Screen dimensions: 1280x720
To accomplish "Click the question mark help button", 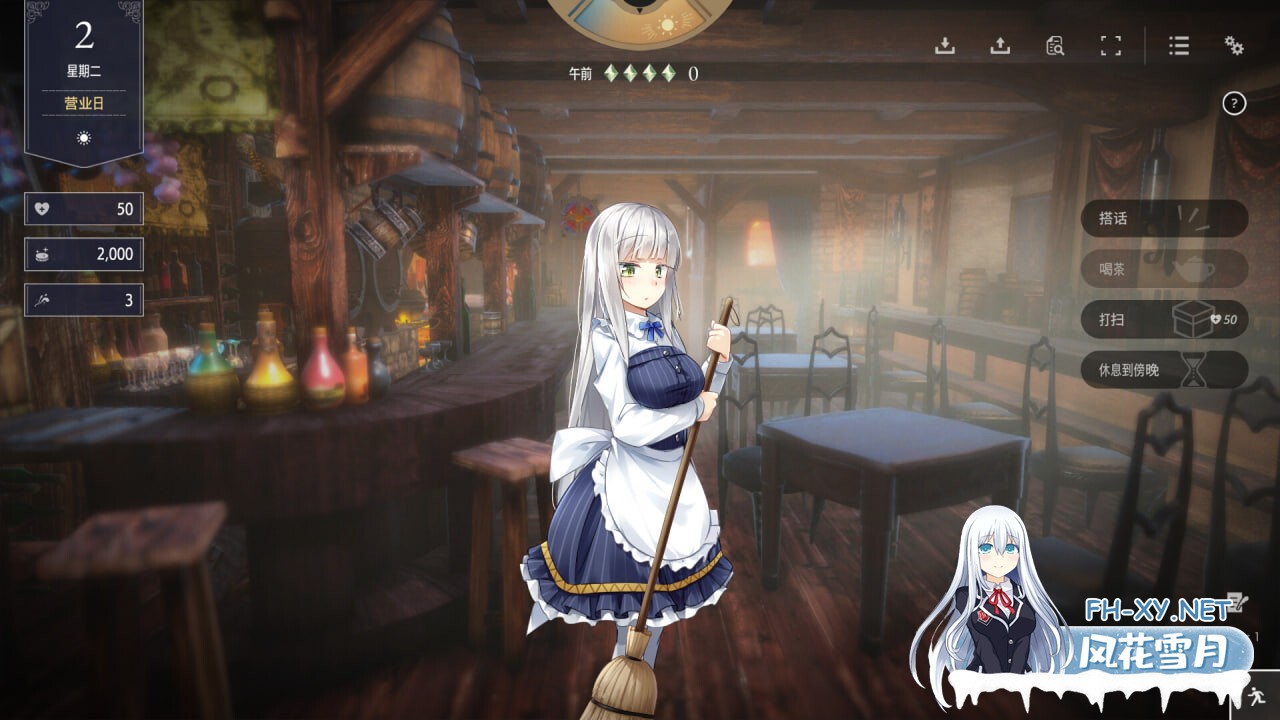I will coord(1234,103).
